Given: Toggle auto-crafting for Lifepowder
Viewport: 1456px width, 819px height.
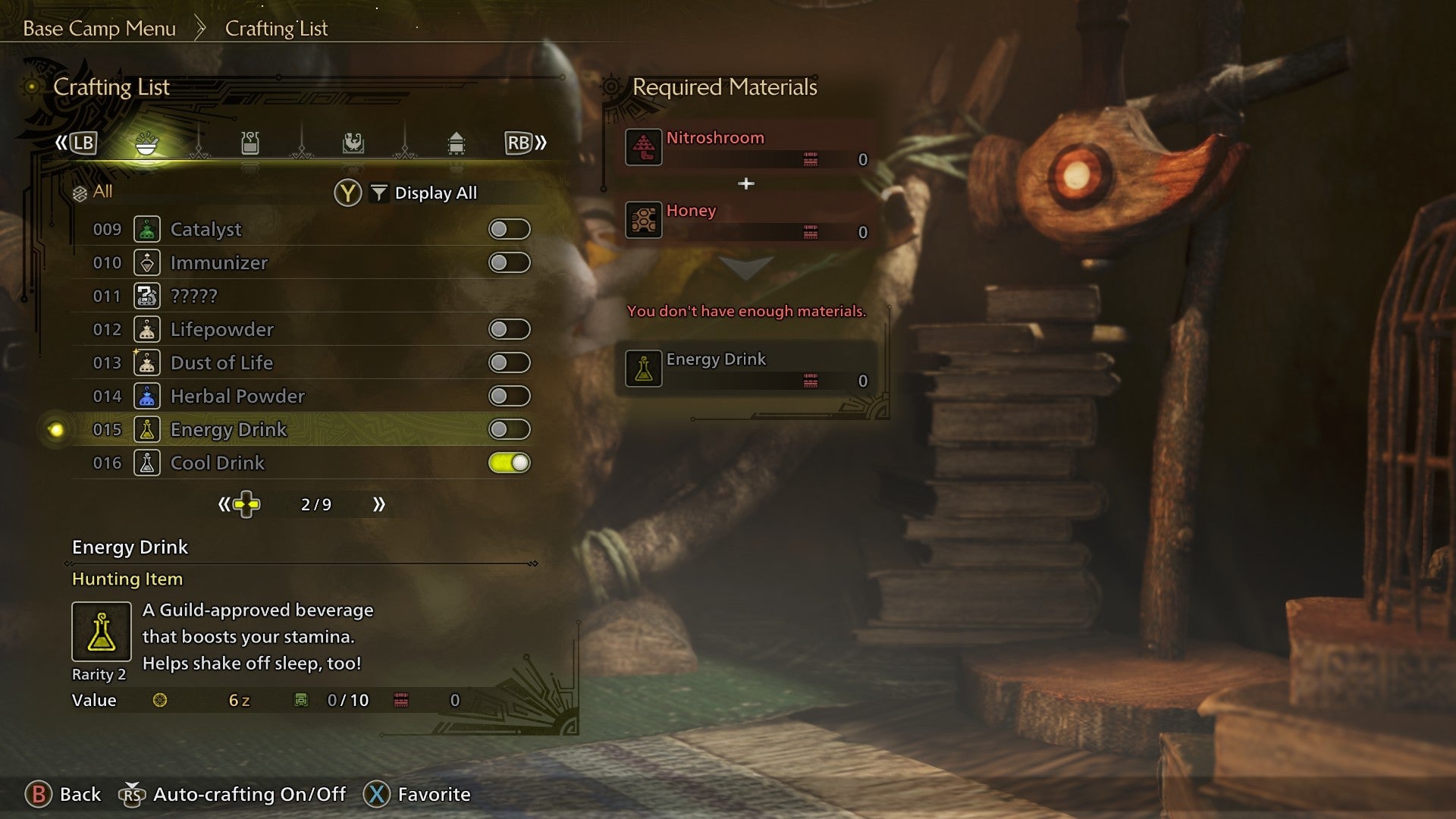Looking at the screenshot, I should click(510, 329).
